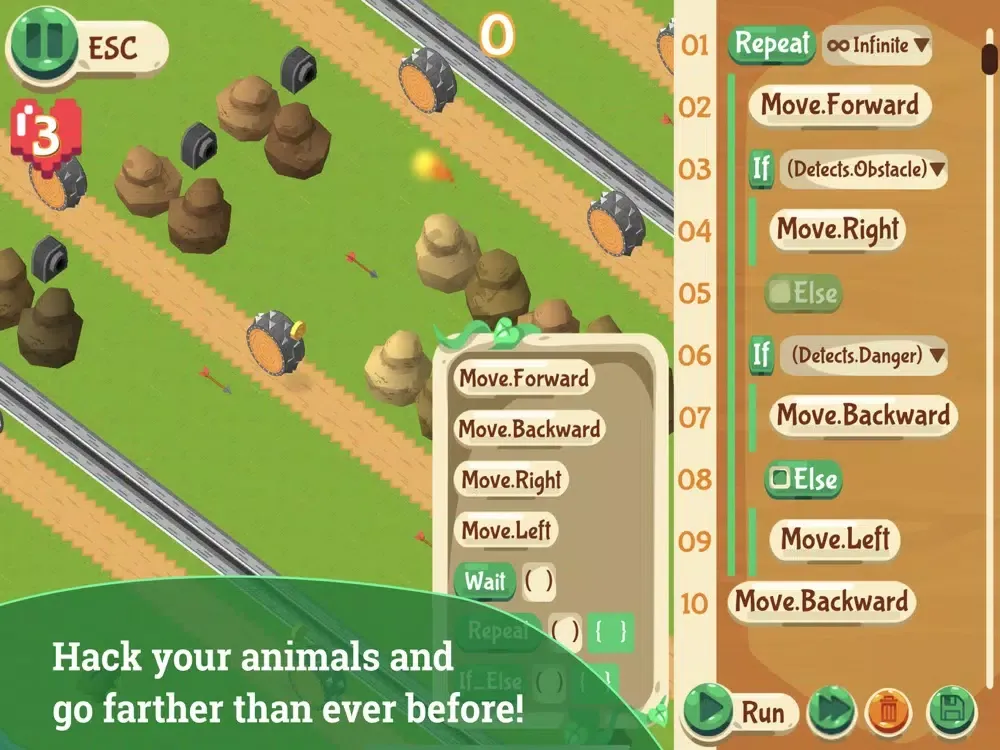Viewport: 1000px width, 750px height.
Task: Pick the Wait command from the palette
Action: click(485, 581)
